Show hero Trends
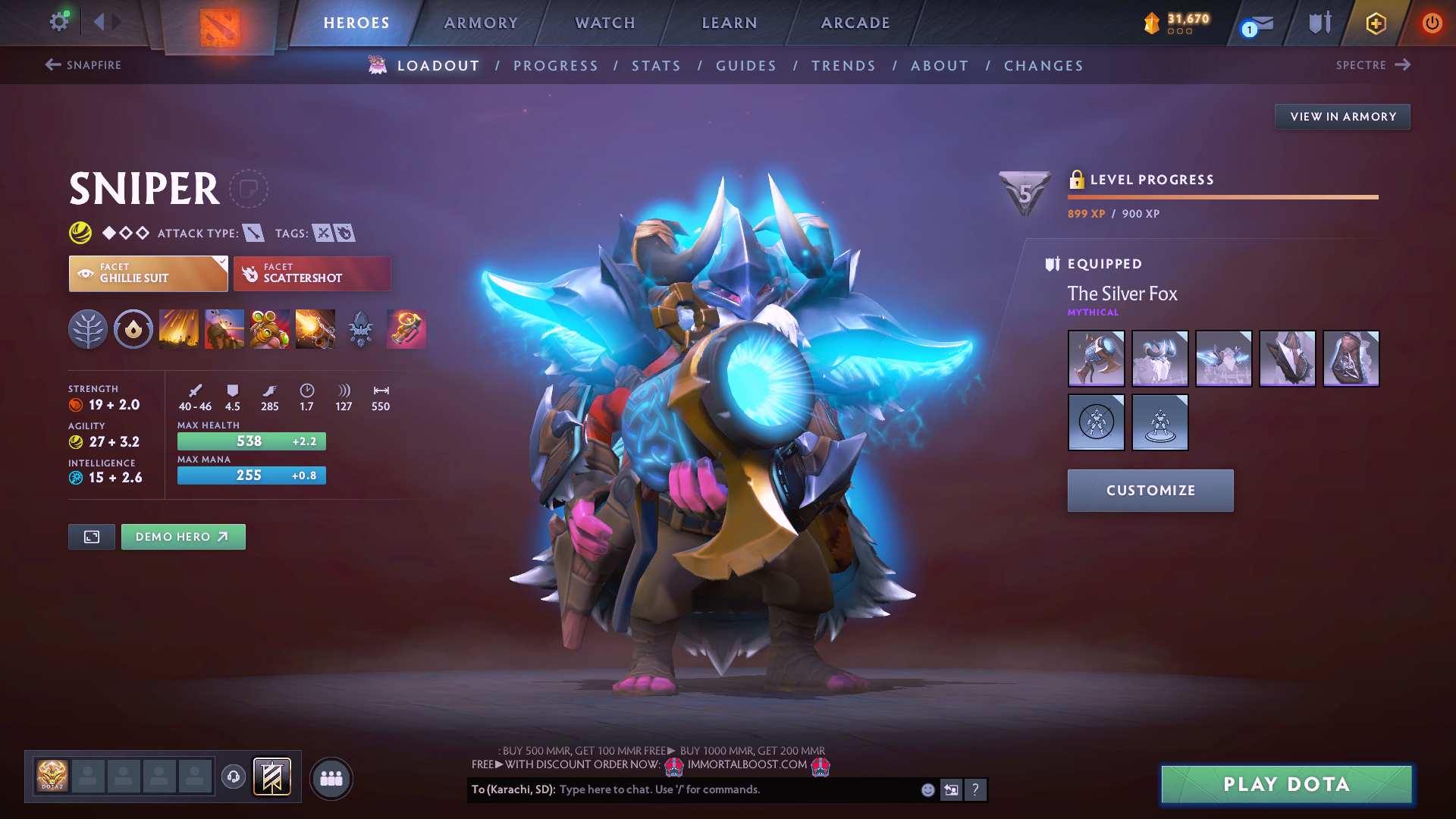The width and height of the screenshot is (1456, 819). [843, 66]
